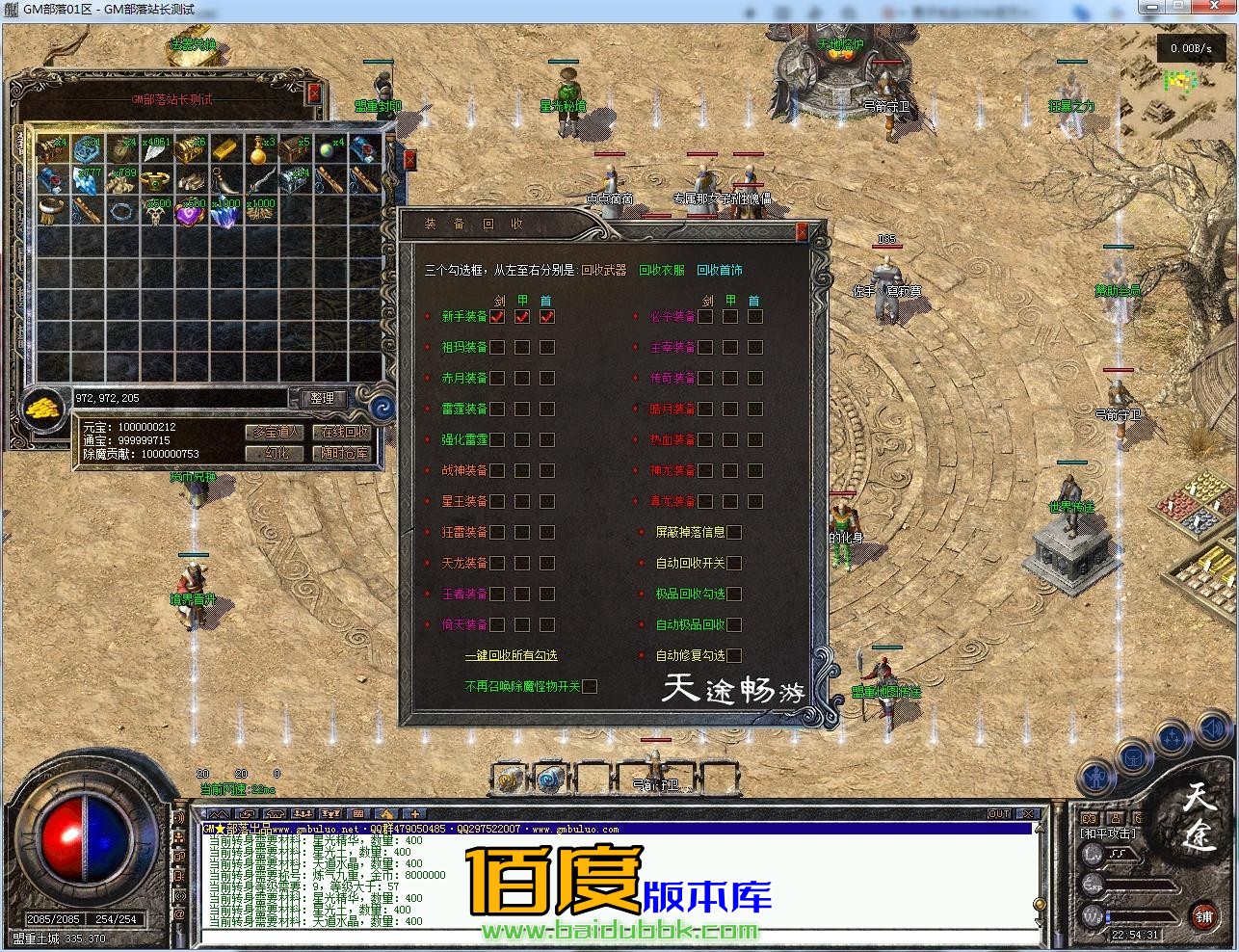Check the 祖玛装备 armor (甲) checkbox
This screenshot has width=1239, height=952.
coord(521,347)
